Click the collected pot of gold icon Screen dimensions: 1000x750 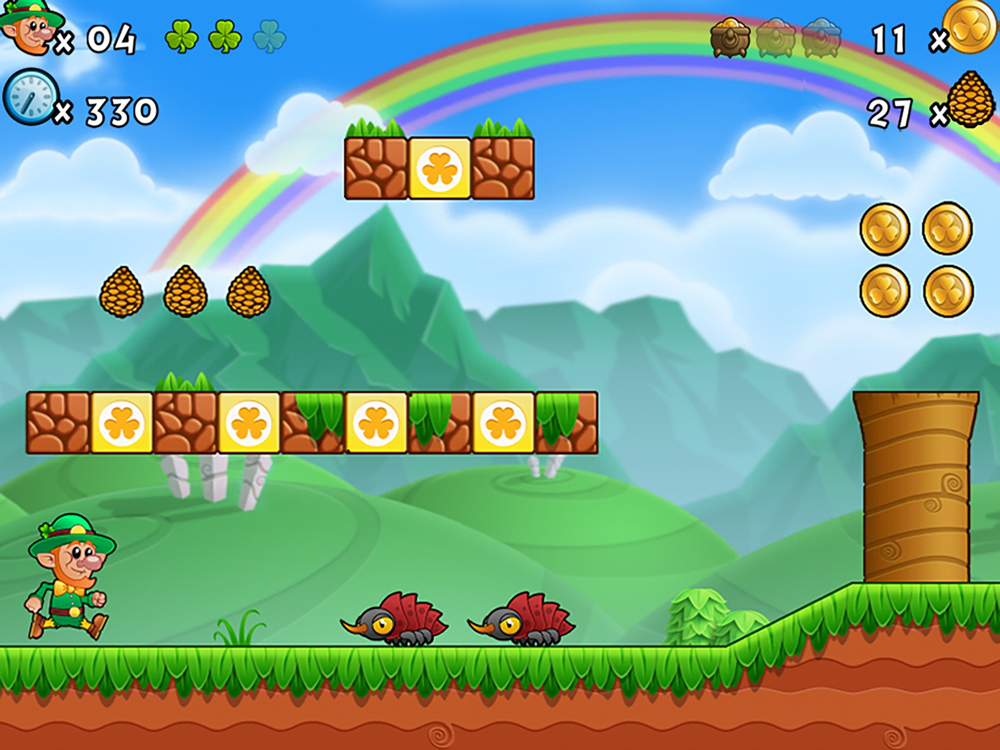[x=730, y=38]
